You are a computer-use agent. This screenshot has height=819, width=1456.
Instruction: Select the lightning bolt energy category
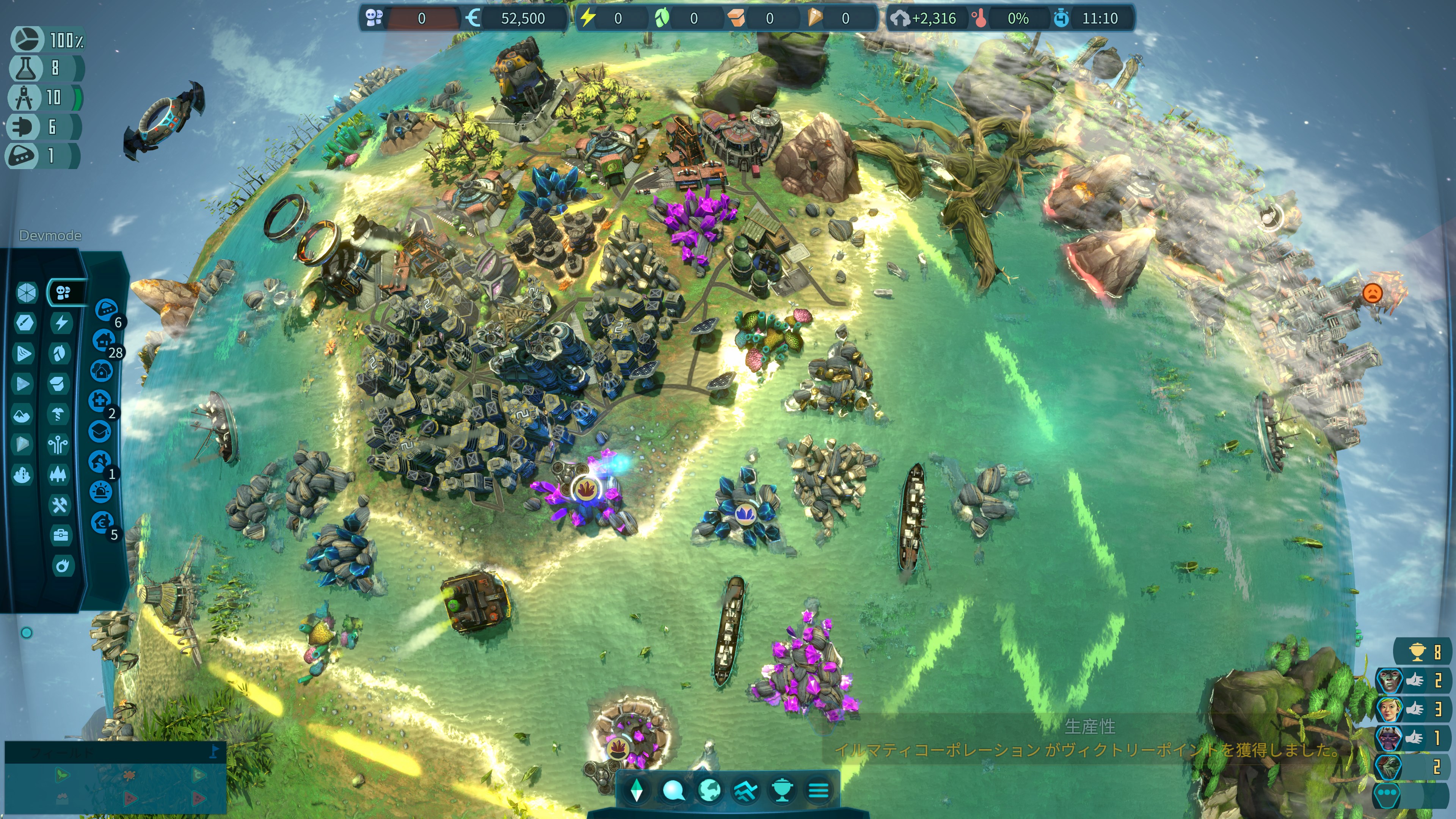tap(61, 323)
